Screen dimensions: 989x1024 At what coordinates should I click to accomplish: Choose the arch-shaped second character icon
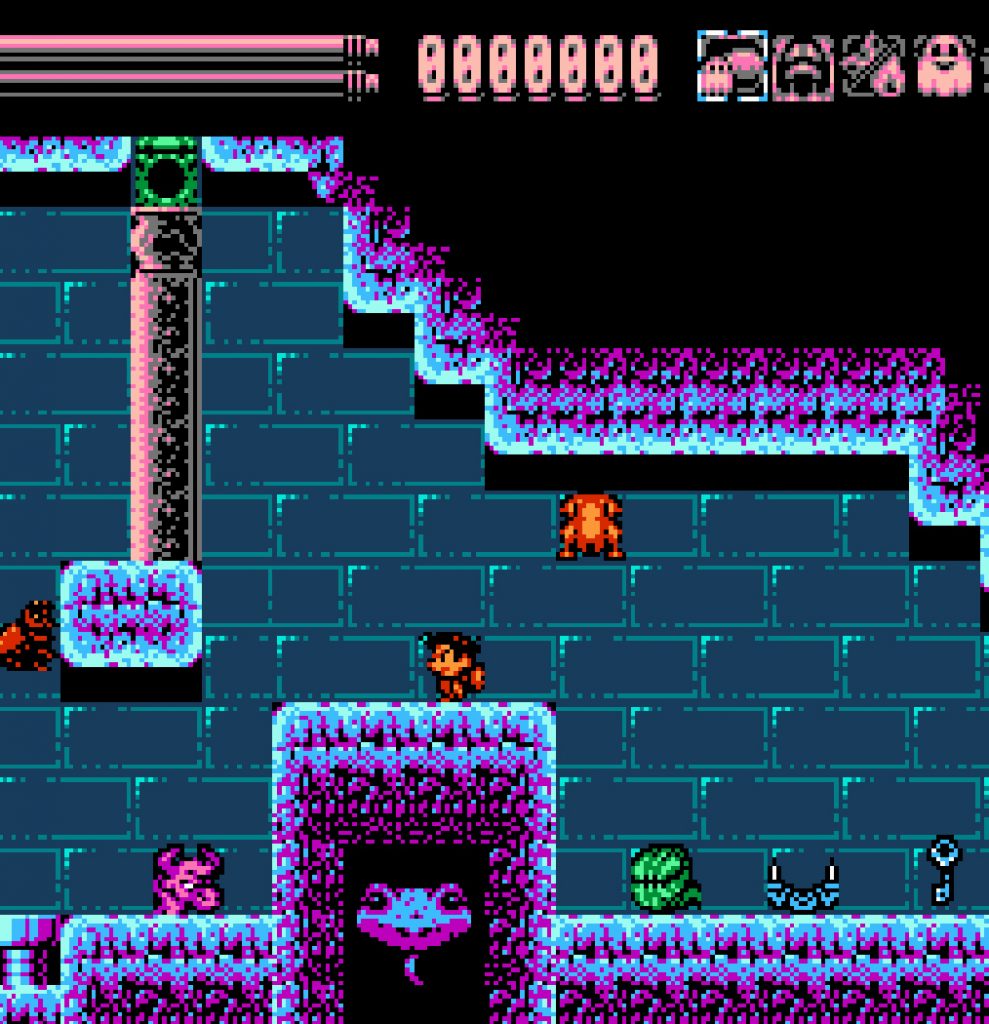coord(803,67)
